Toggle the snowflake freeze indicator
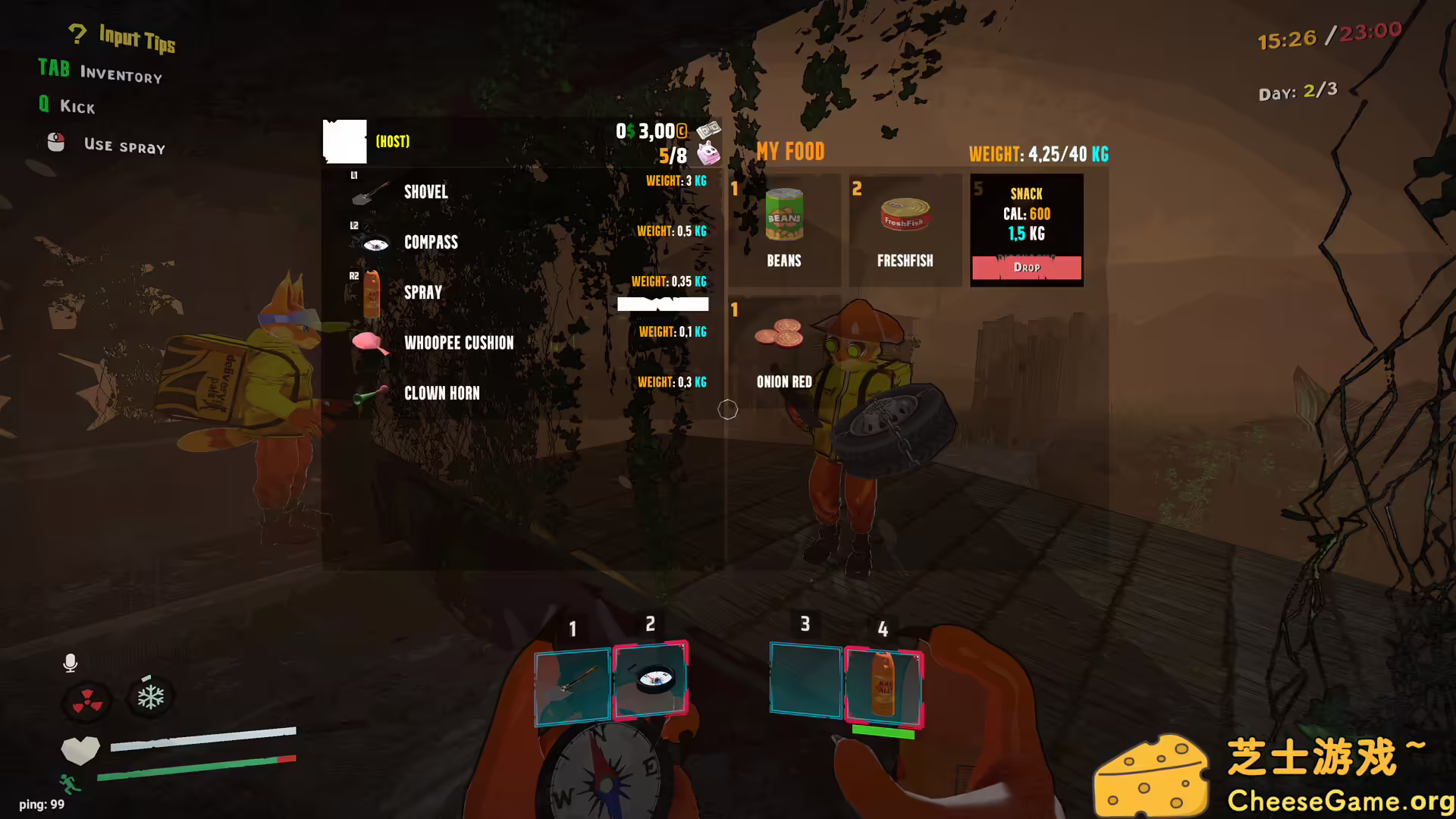 [150, 696]
